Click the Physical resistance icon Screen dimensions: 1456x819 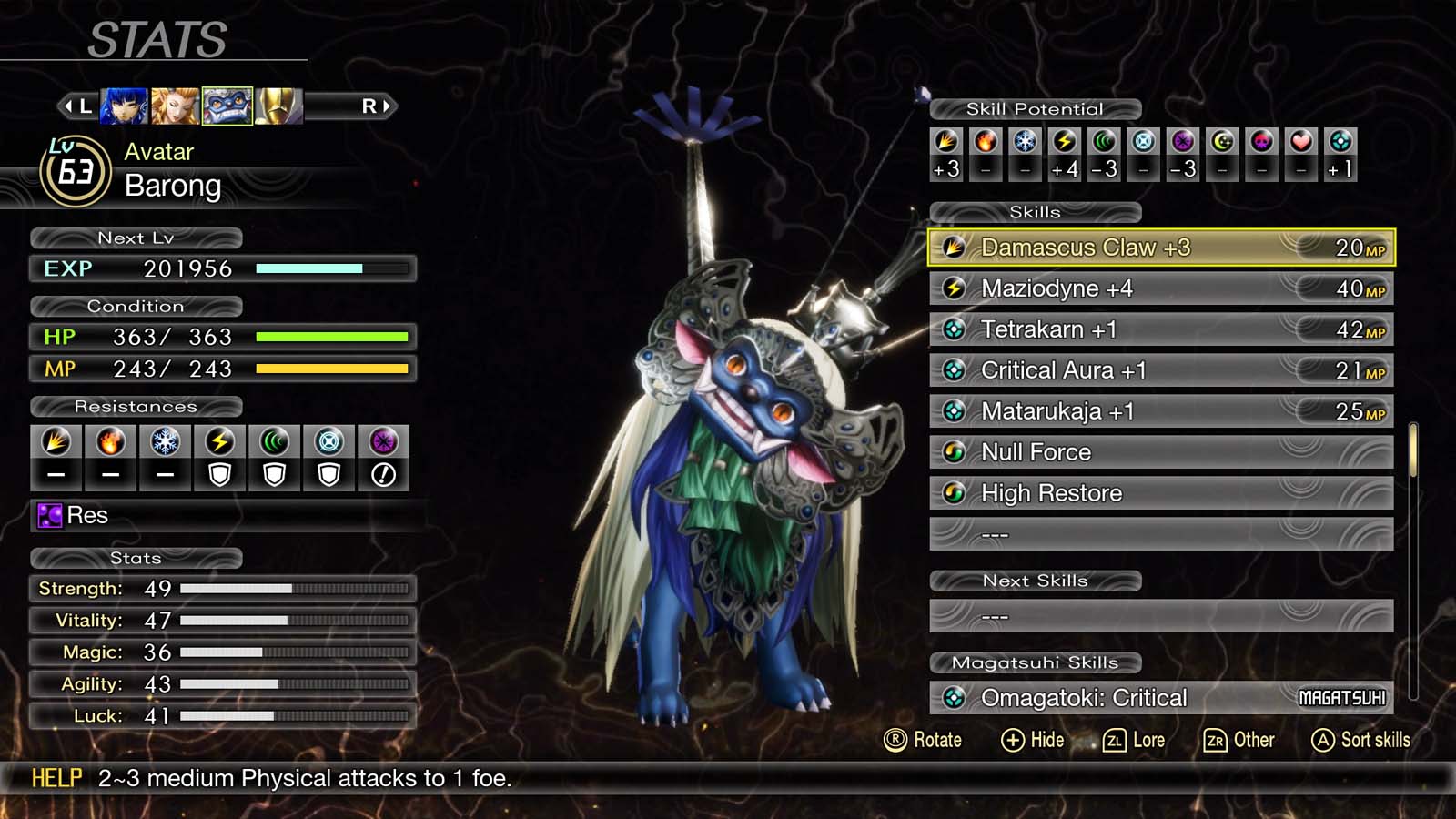pos(56,442)
